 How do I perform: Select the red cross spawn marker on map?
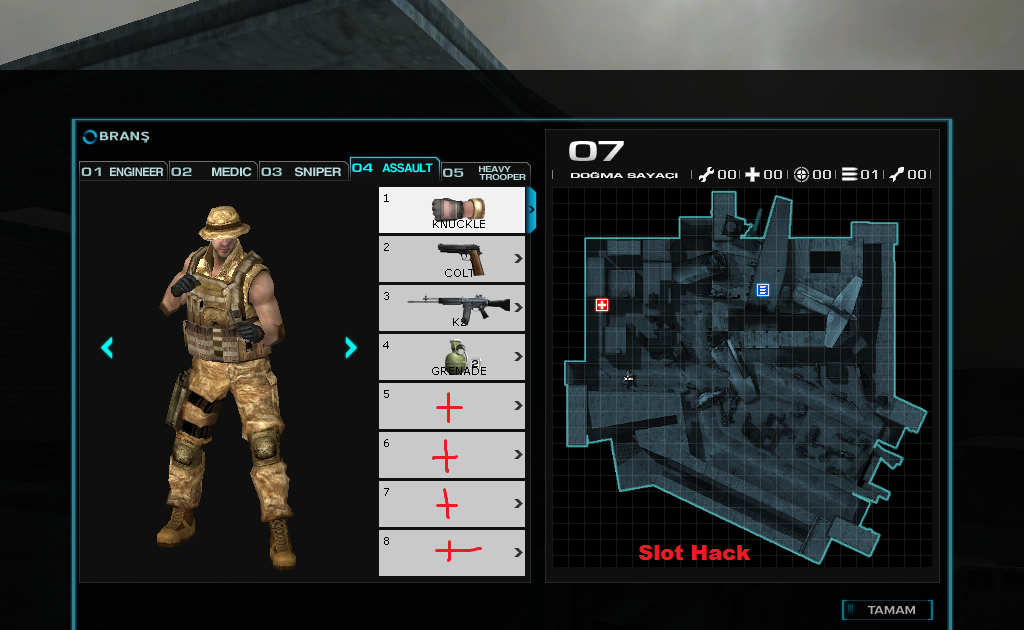[x=602, y=305]
